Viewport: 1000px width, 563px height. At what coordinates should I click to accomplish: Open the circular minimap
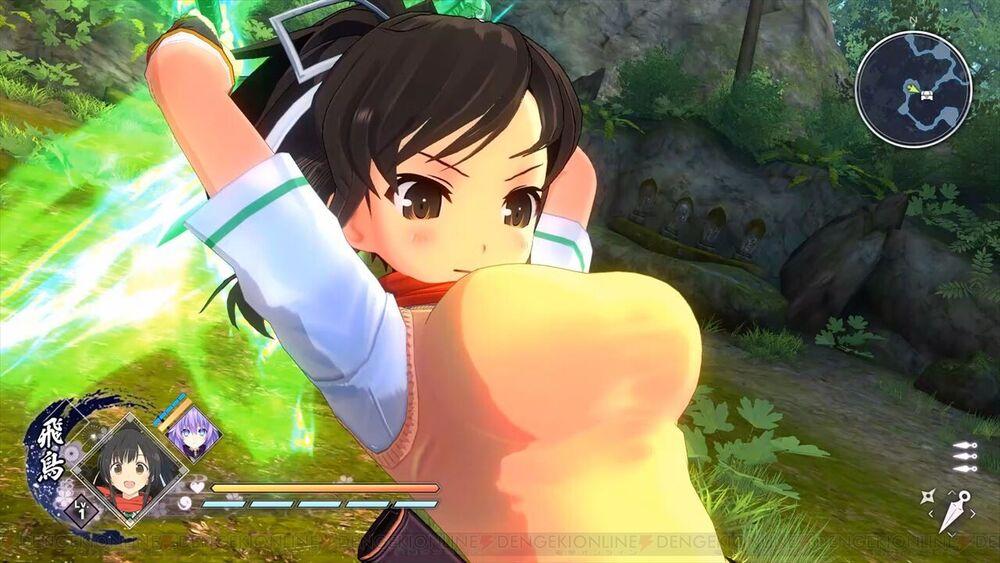(914, 89)
